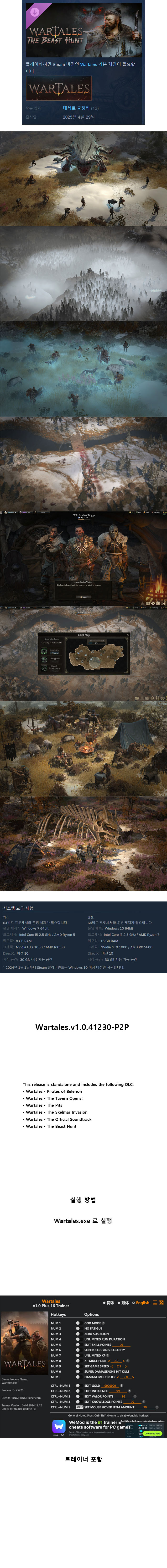Viewport: 167px width, 1568px height.
Task: Enable the Unlimited XP option
Action: pyautogui.click(x=78, y=1356)
